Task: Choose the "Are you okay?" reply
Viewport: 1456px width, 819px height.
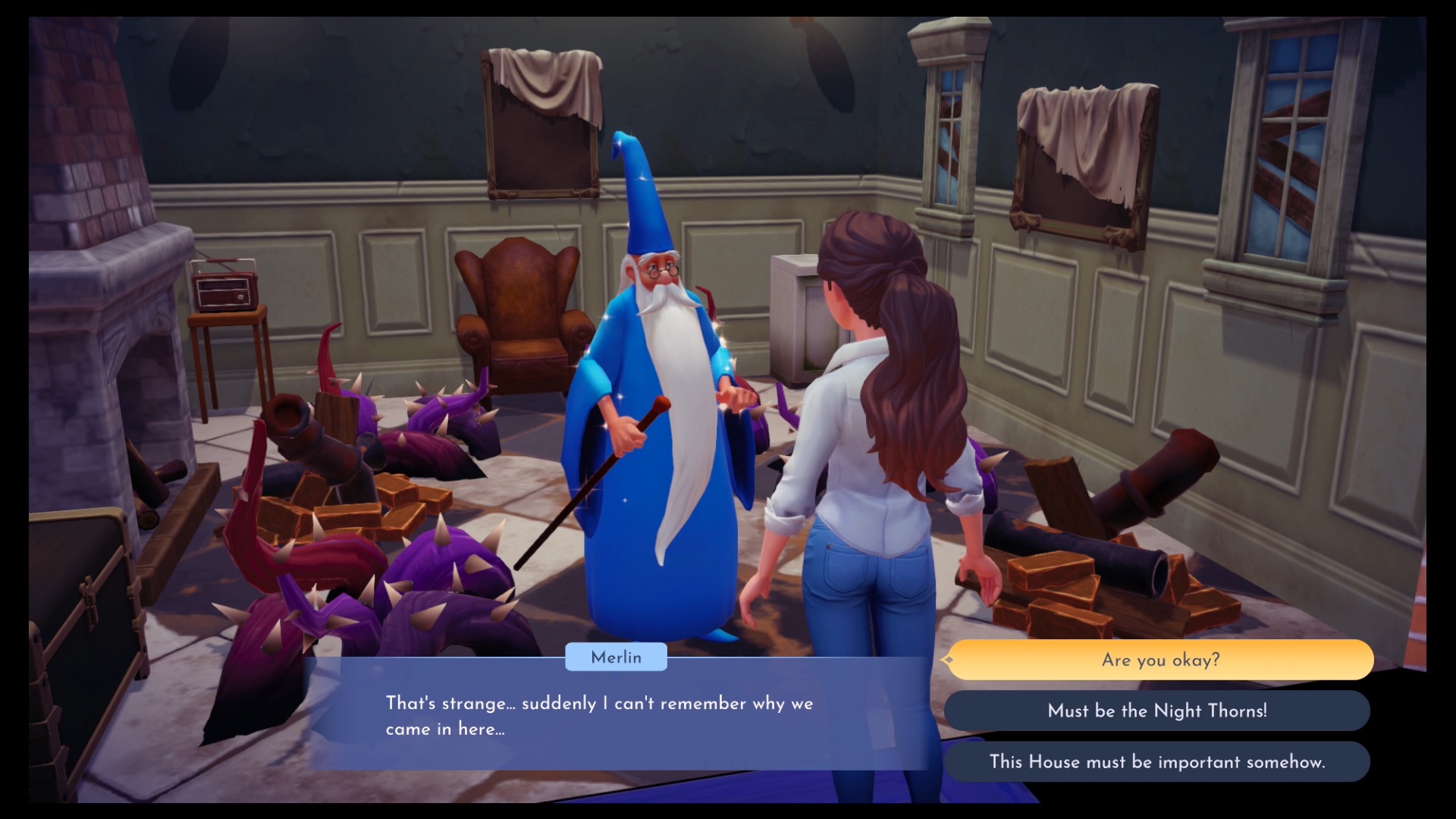Action: (x=1160, y=660)
